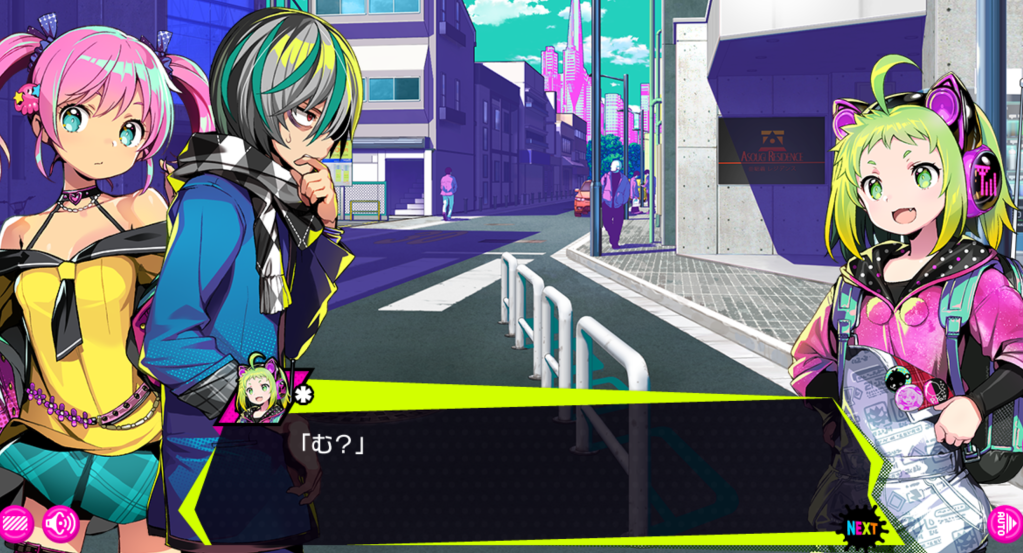Click the pink striped-window button
The image size is (1023, 553).
15,525
